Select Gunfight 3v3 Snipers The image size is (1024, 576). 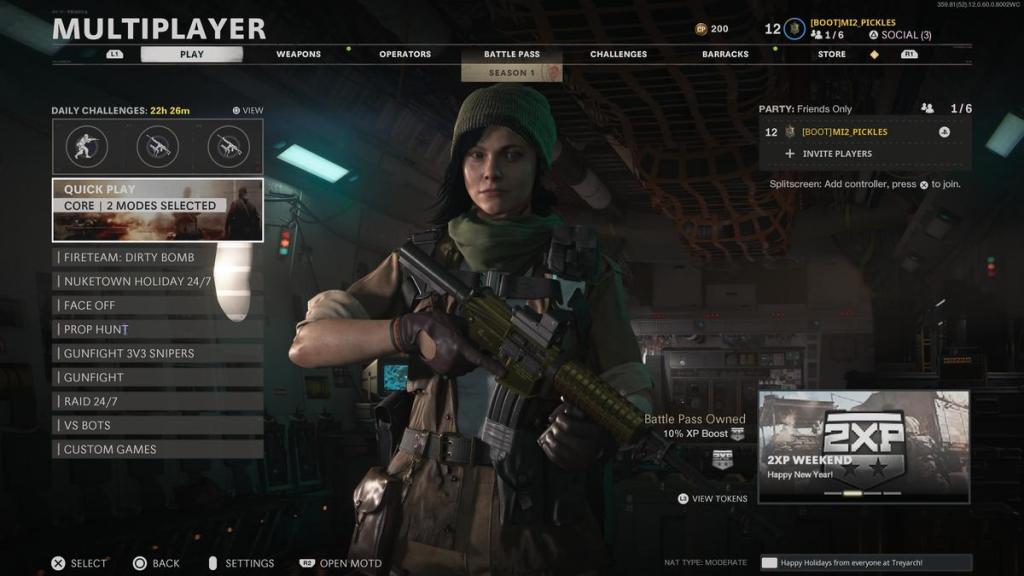click(x=158, y=353)
